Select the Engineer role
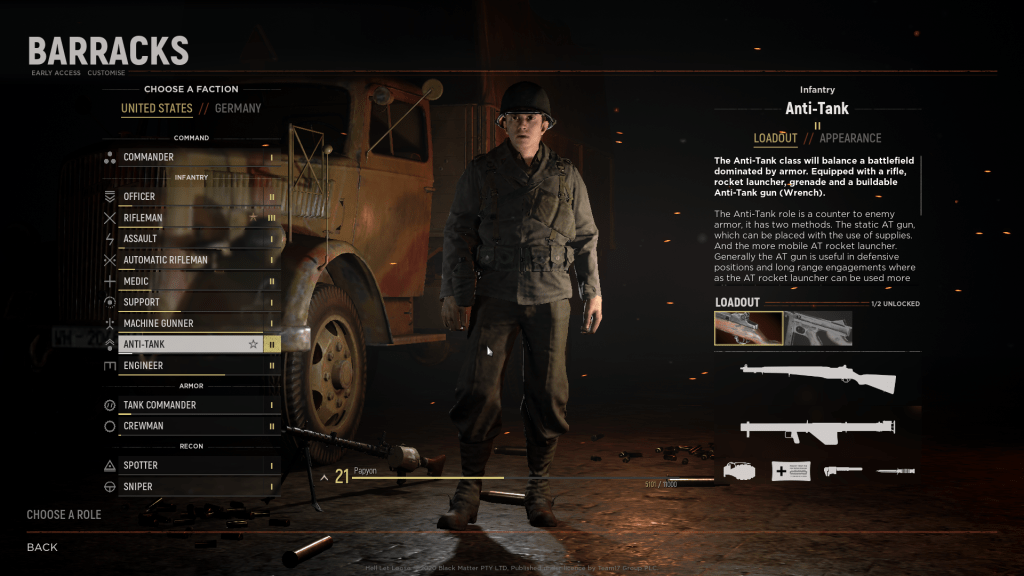The height and width of the screenshot is (576, 1024). (x=190, y=366)
